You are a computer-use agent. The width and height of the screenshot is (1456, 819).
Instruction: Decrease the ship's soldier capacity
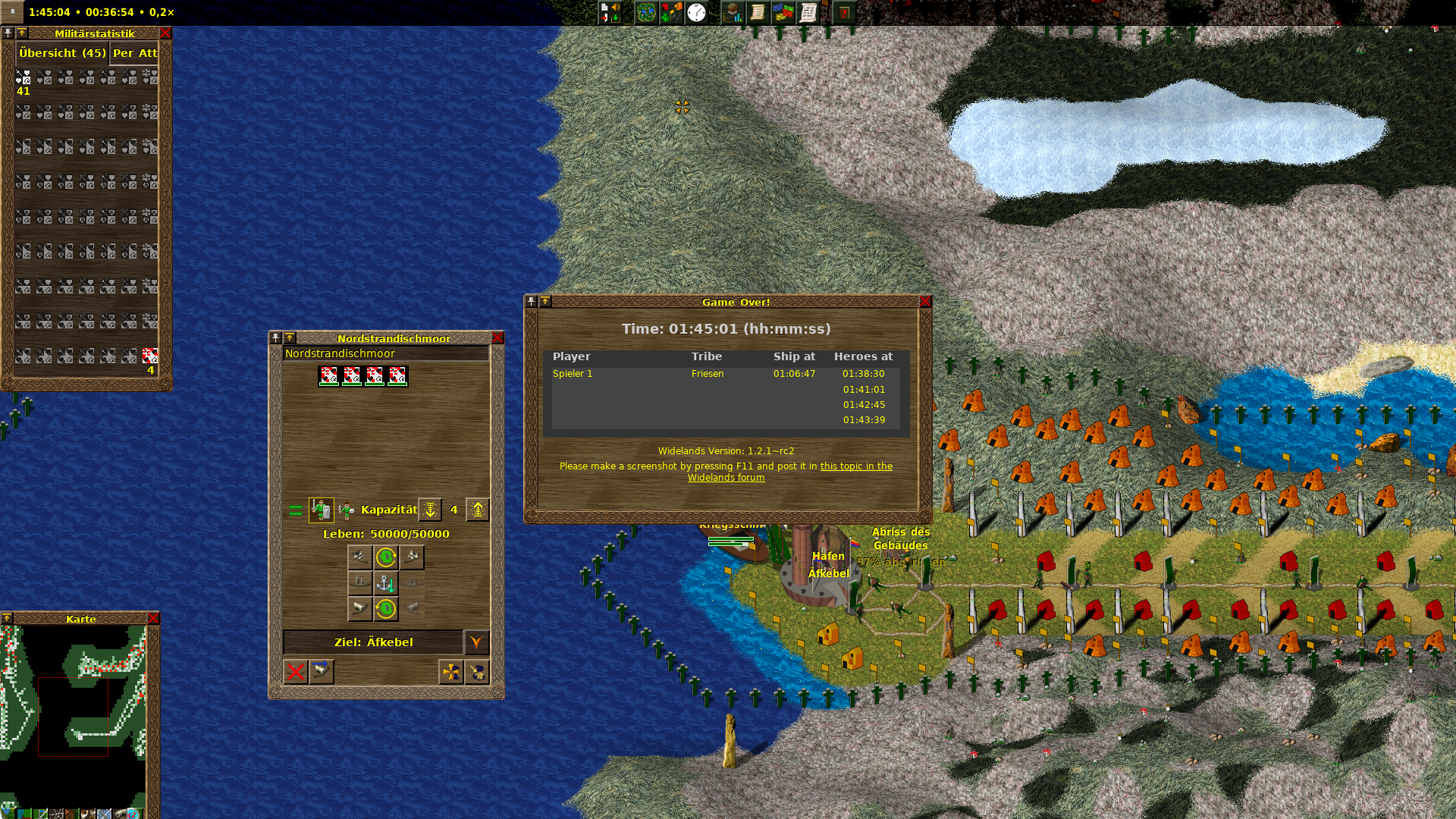coord(430,510)
